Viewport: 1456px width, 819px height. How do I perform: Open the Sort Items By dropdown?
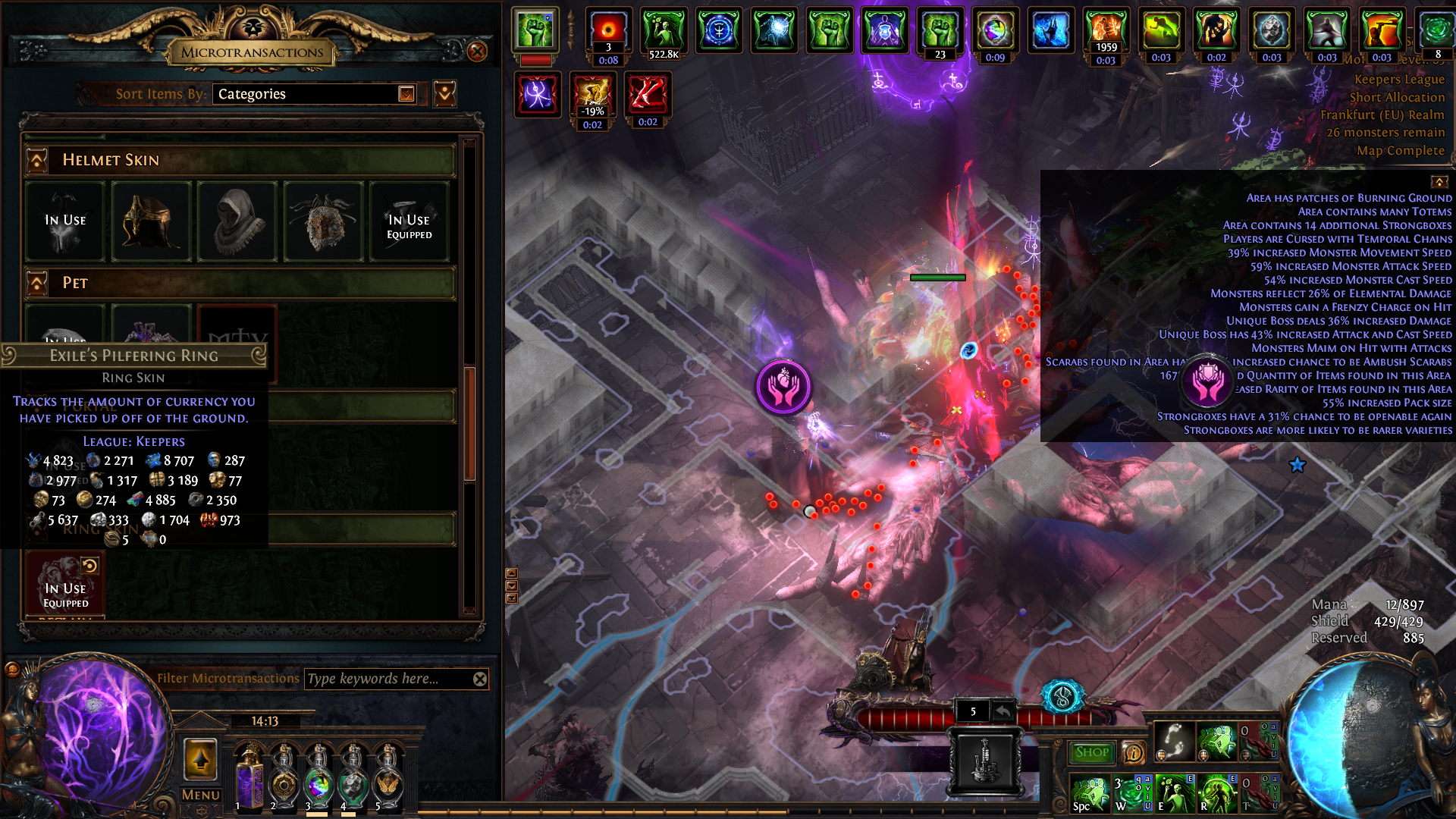(406, 94)
